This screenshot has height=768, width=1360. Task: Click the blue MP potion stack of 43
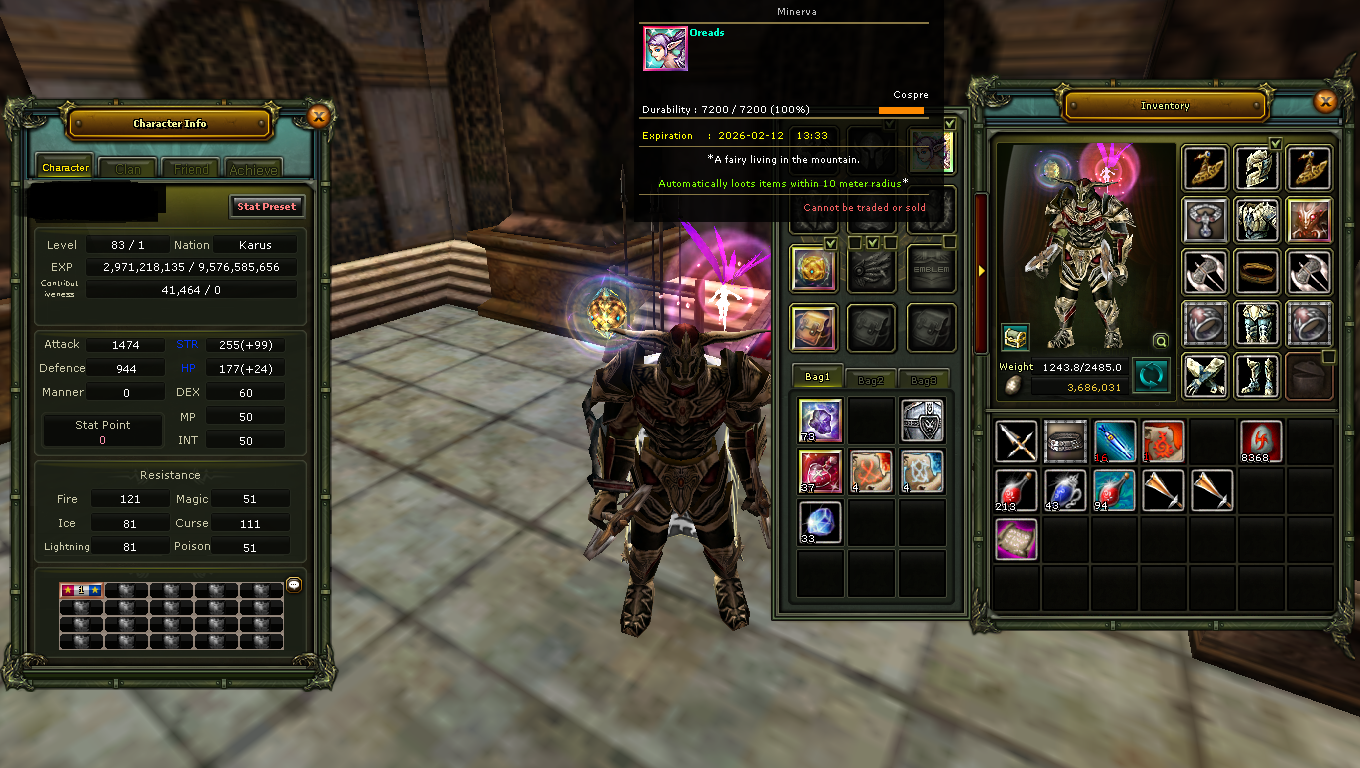click(1065, 490)
